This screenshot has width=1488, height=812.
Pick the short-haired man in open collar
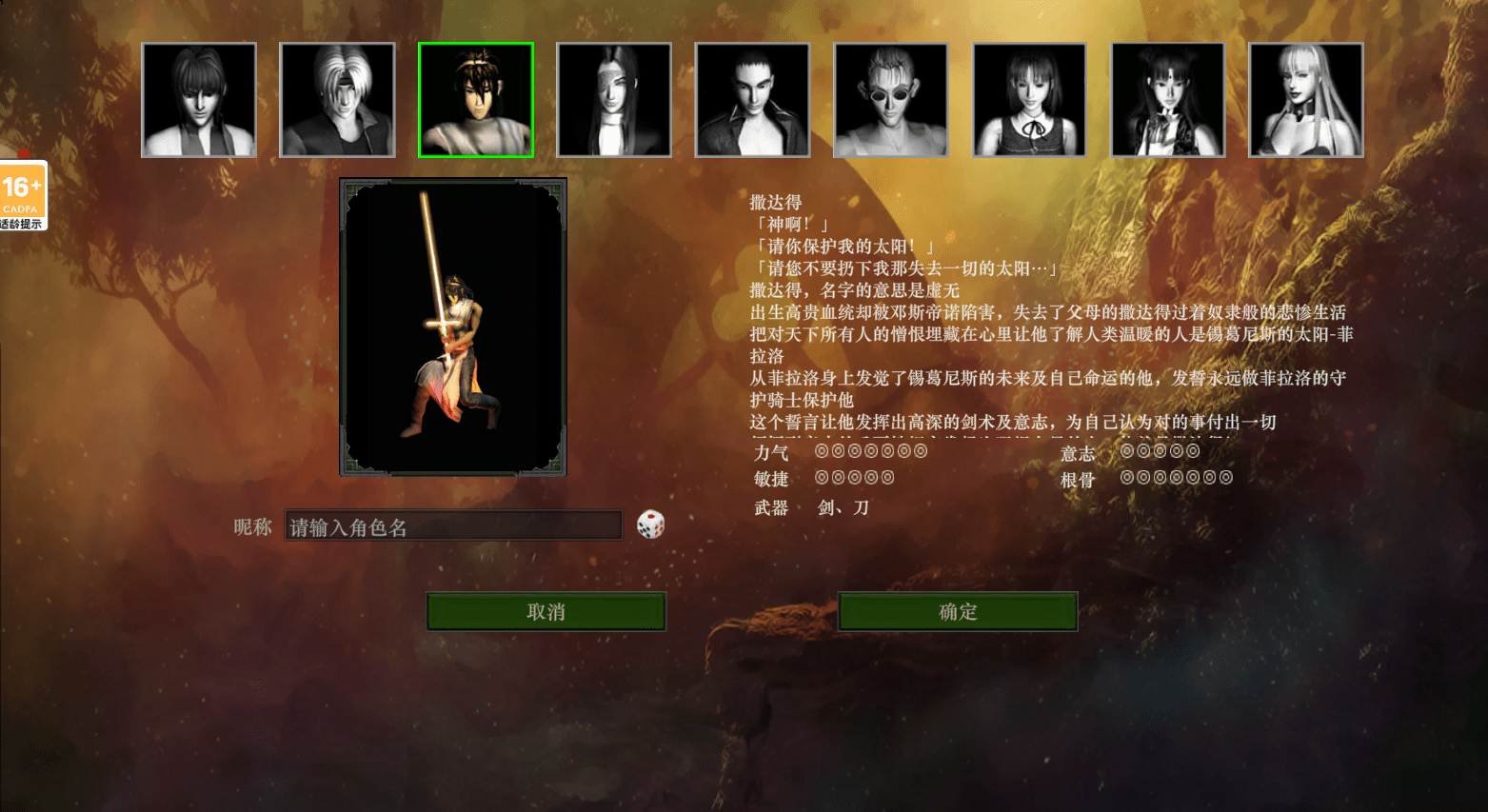click(x=752, y=100)
